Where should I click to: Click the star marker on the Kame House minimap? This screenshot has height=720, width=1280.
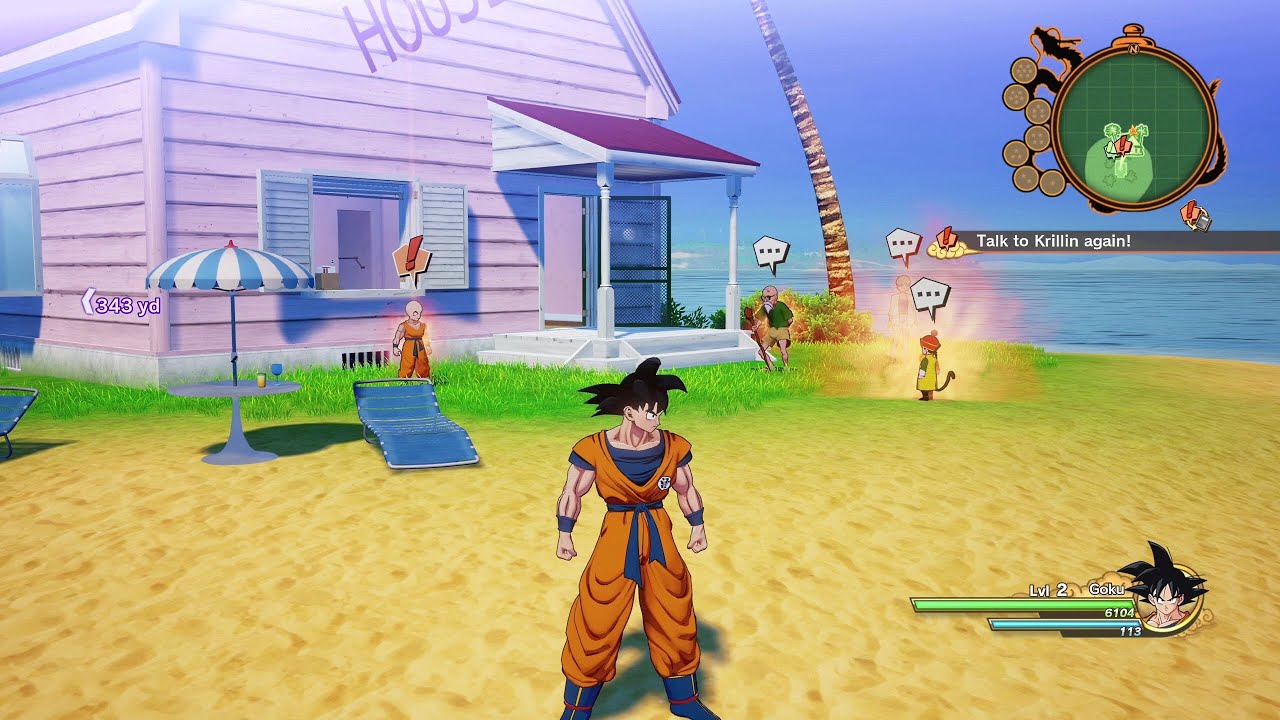tap(1133, 130)
